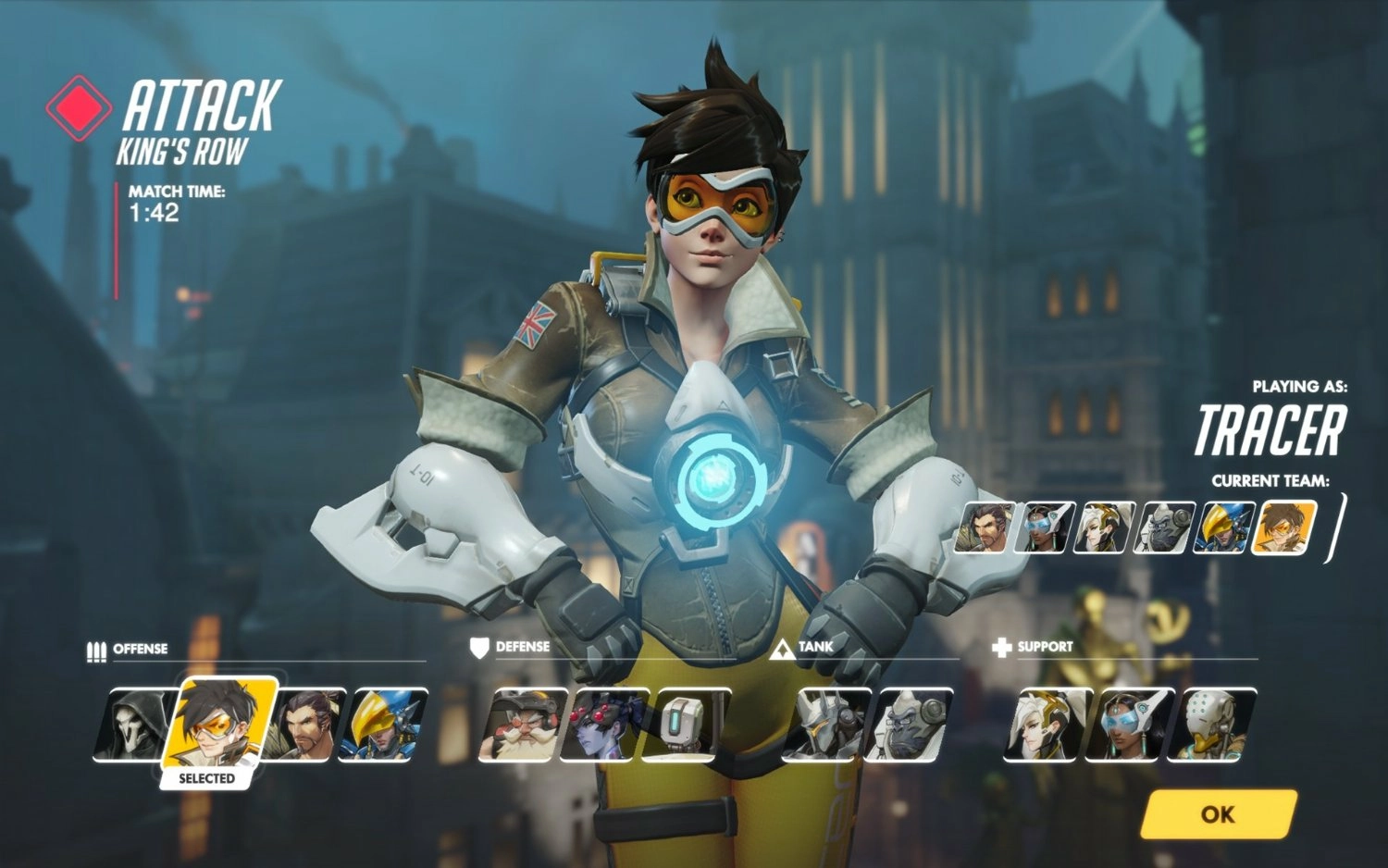Screen dimensions: 1388x868
Task: Choose Winston in the Tank hero row
Action: (x=909, y=725)
